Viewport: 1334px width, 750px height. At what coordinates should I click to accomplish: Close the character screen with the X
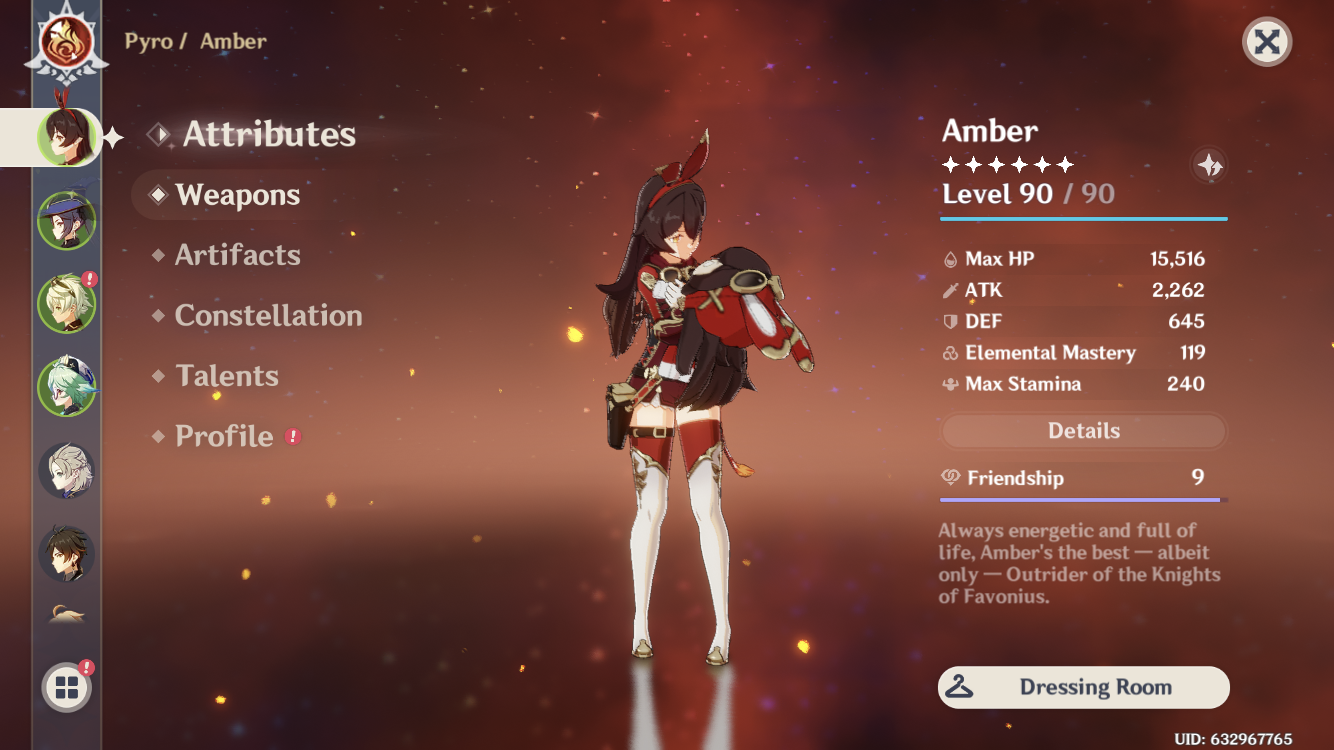pos(1266,42)
